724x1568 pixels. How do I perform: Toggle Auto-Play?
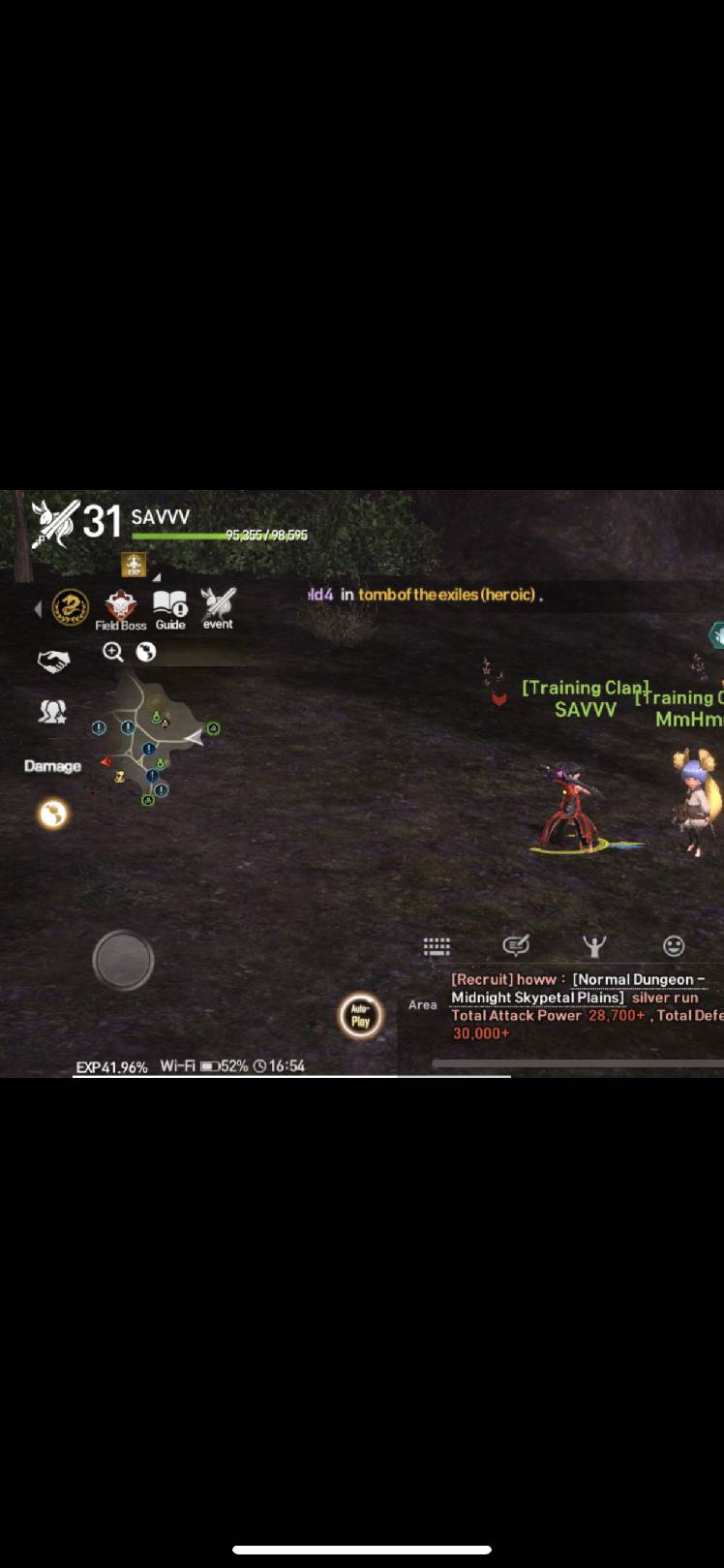click(x=360, y=1016)
